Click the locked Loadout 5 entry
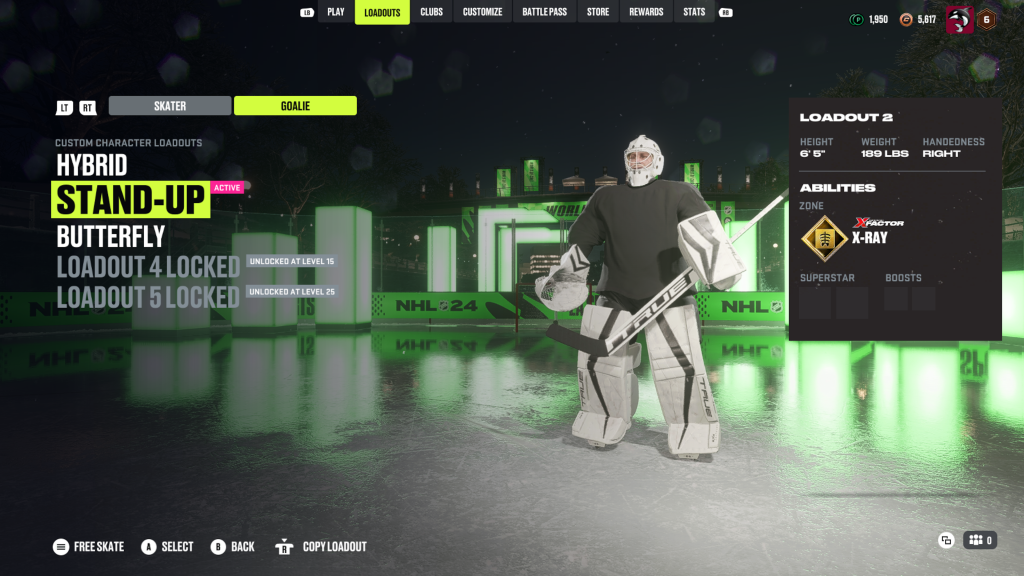 [x=148, y=297]
